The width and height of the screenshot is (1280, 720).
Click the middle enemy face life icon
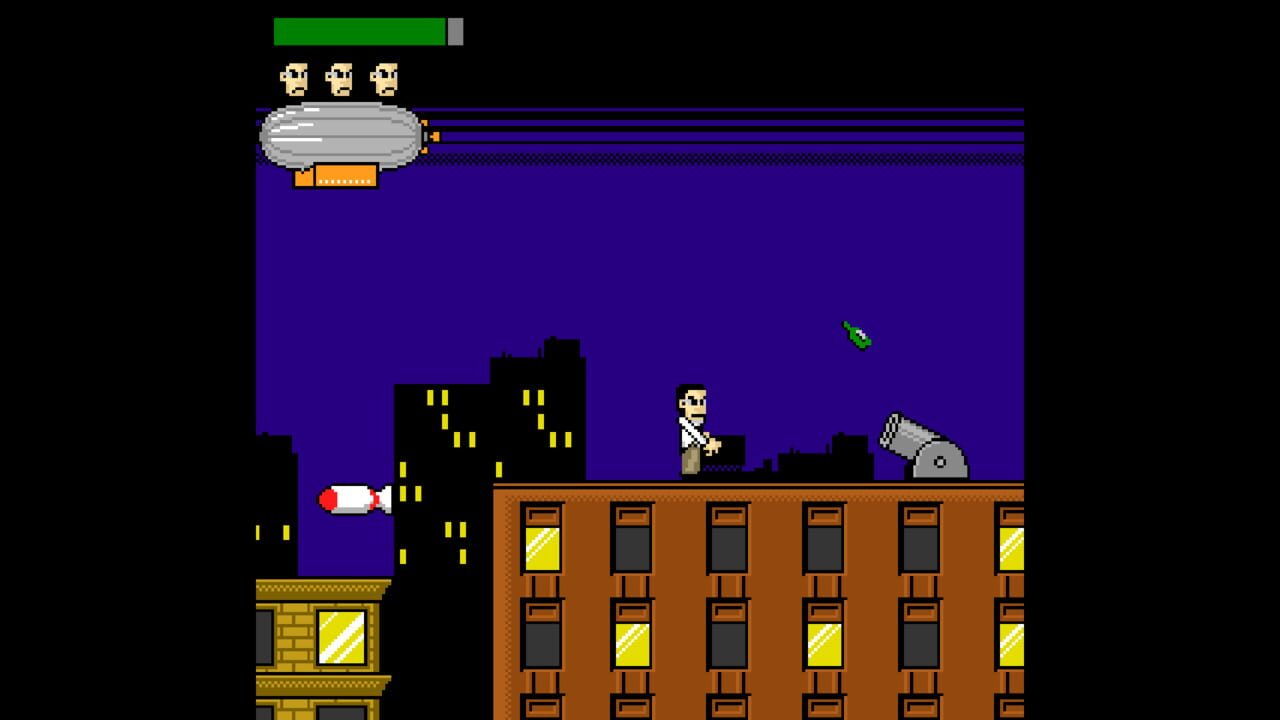(x=341, y=78)
